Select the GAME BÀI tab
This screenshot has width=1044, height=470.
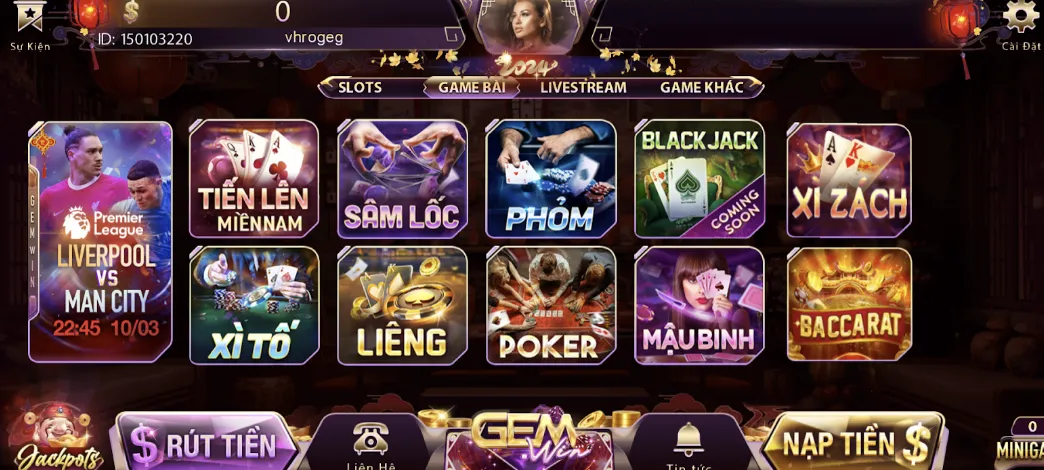(x=472, y=87)
